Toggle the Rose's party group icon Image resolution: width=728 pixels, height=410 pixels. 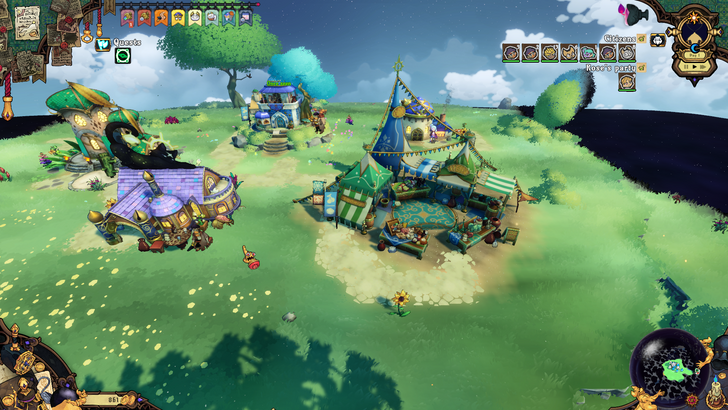[x=642, y=67]
